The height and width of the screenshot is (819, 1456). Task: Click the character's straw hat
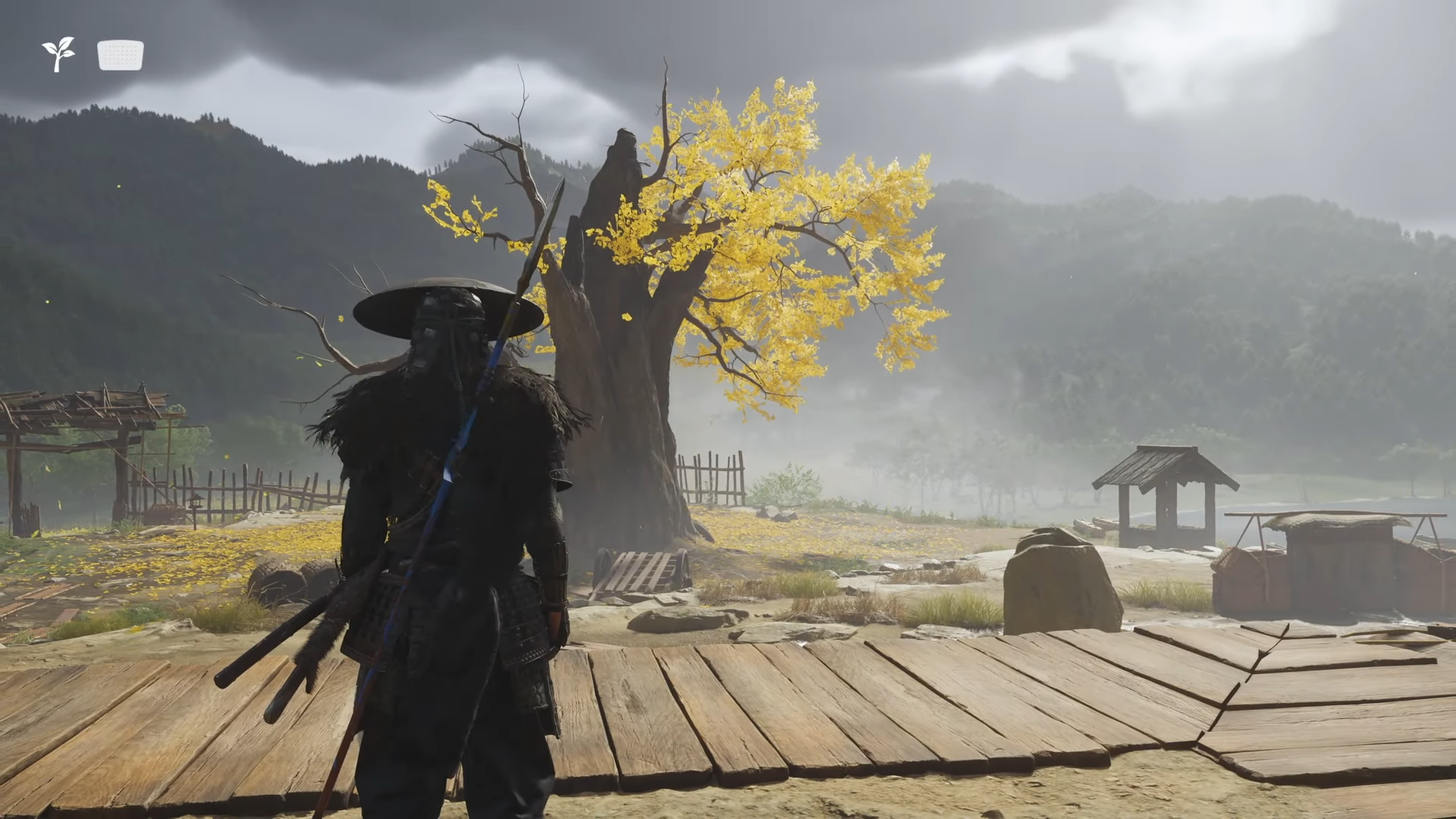(447, 303)
